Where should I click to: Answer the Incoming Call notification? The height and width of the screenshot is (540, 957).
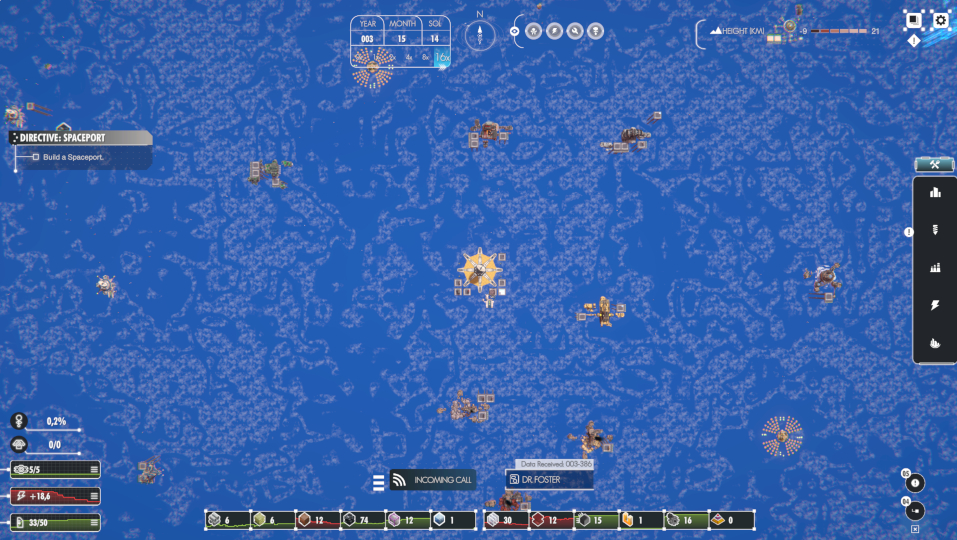click(431, 480)
